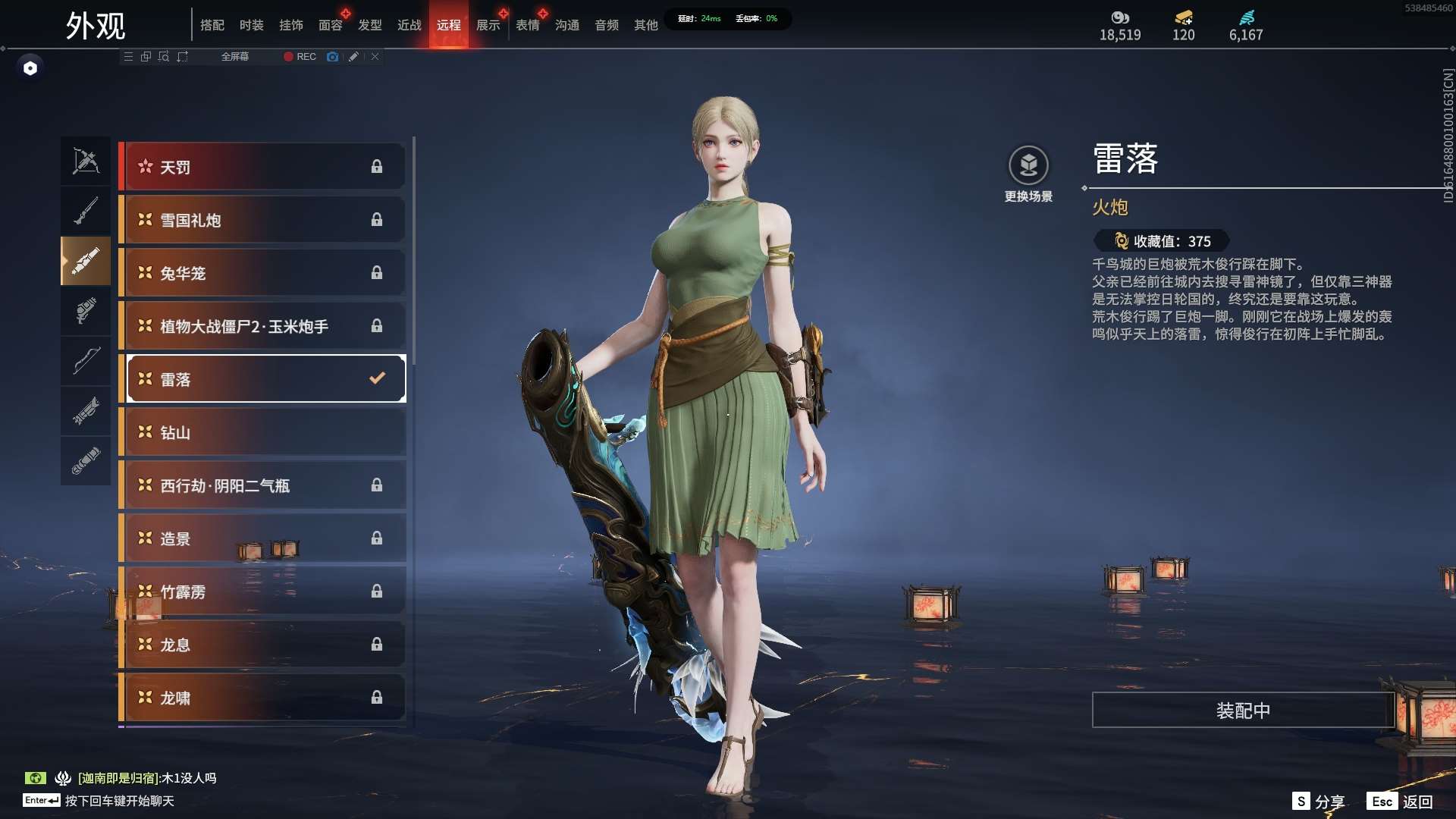Viewport: 1456px width, 819px height.
Task: Open the 时装 tab
Action: click(251, 25)
